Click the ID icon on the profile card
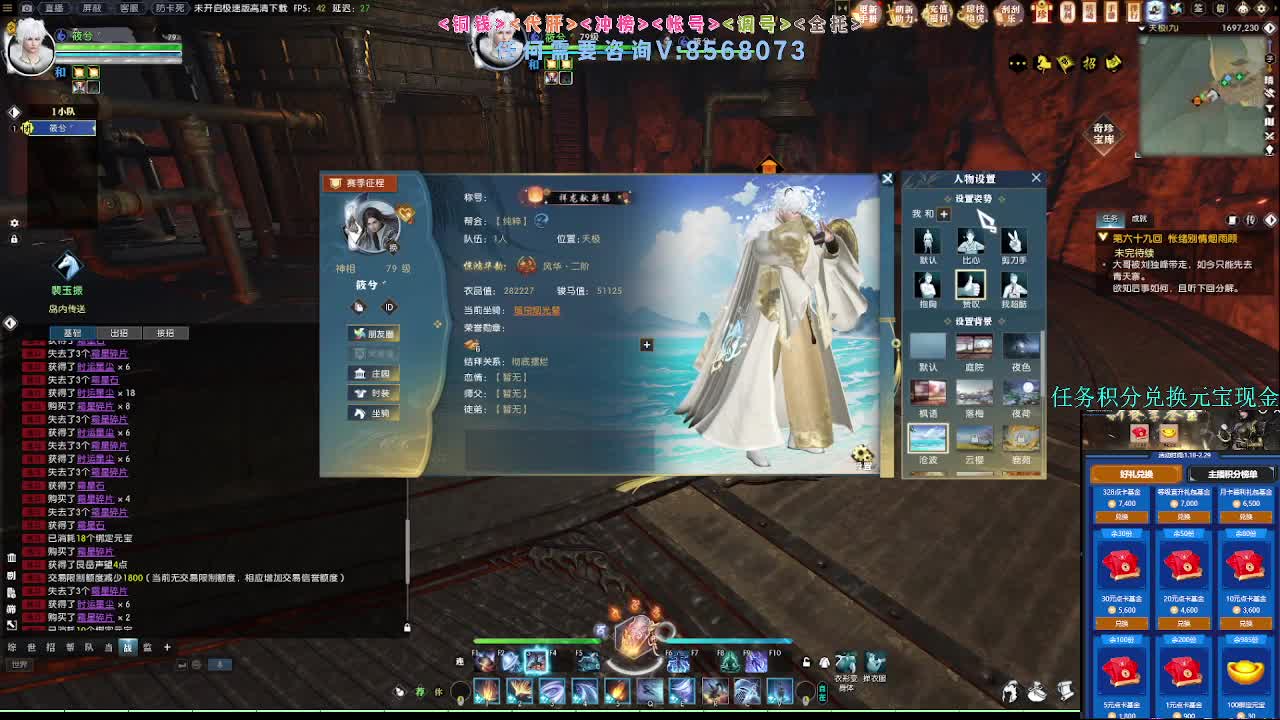The image size is (1280, 720). (x=389, y=307)
